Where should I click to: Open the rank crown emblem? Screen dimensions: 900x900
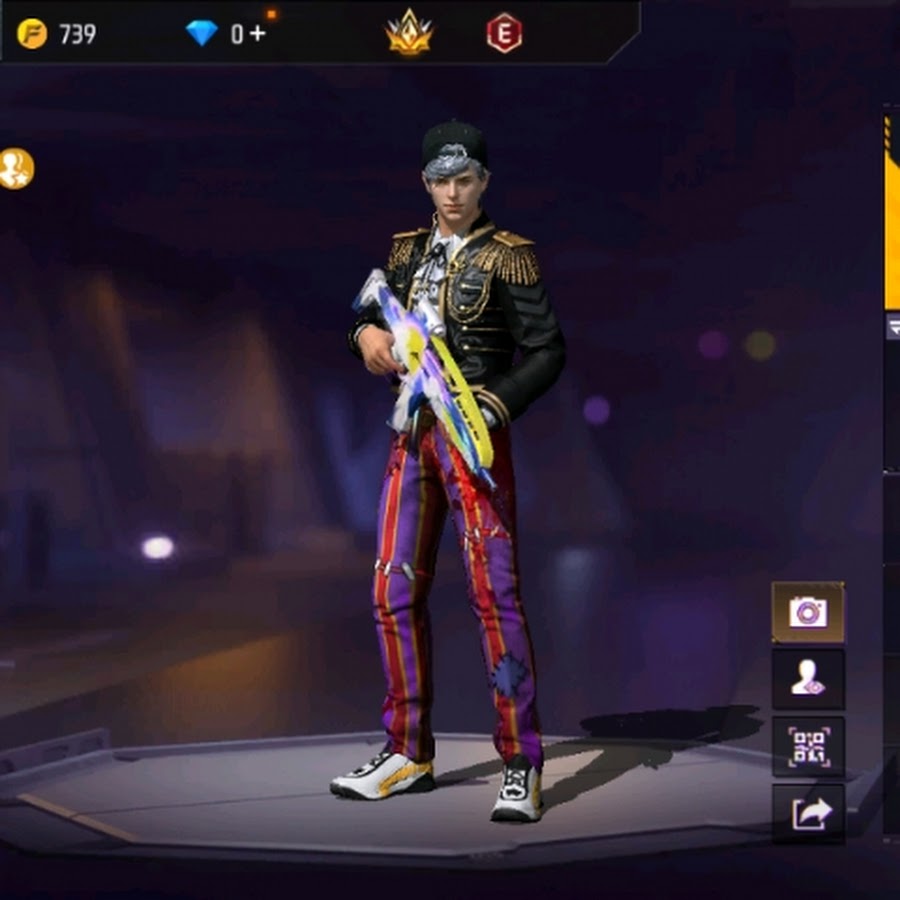(409, 33)
